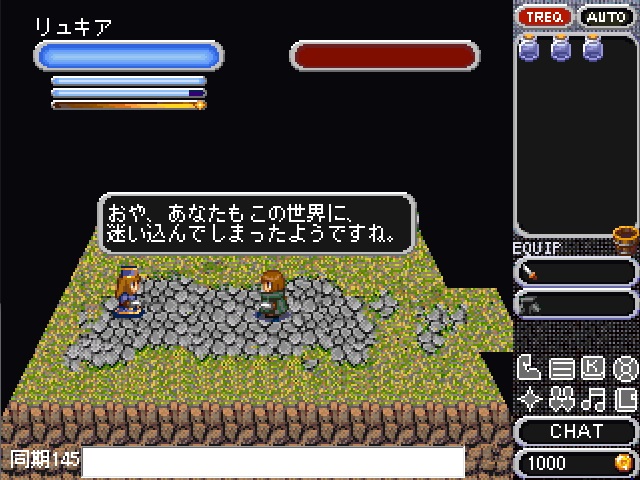Viewport: 640px width, 480px height.
Task: Select the sword equipment slot
Action: [x=576, y=271]
